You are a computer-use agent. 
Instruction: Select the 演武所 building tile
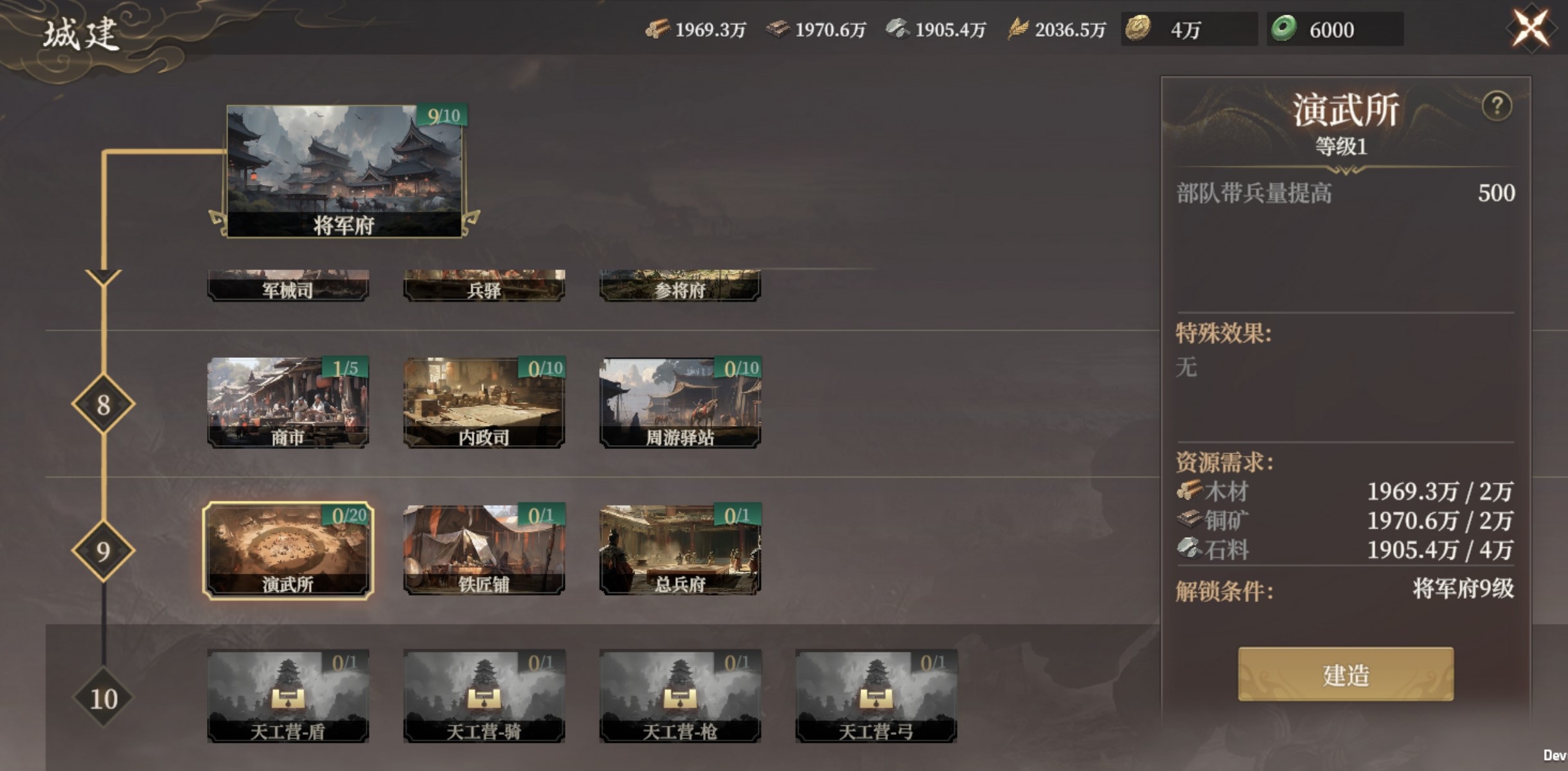pos(288,550)
